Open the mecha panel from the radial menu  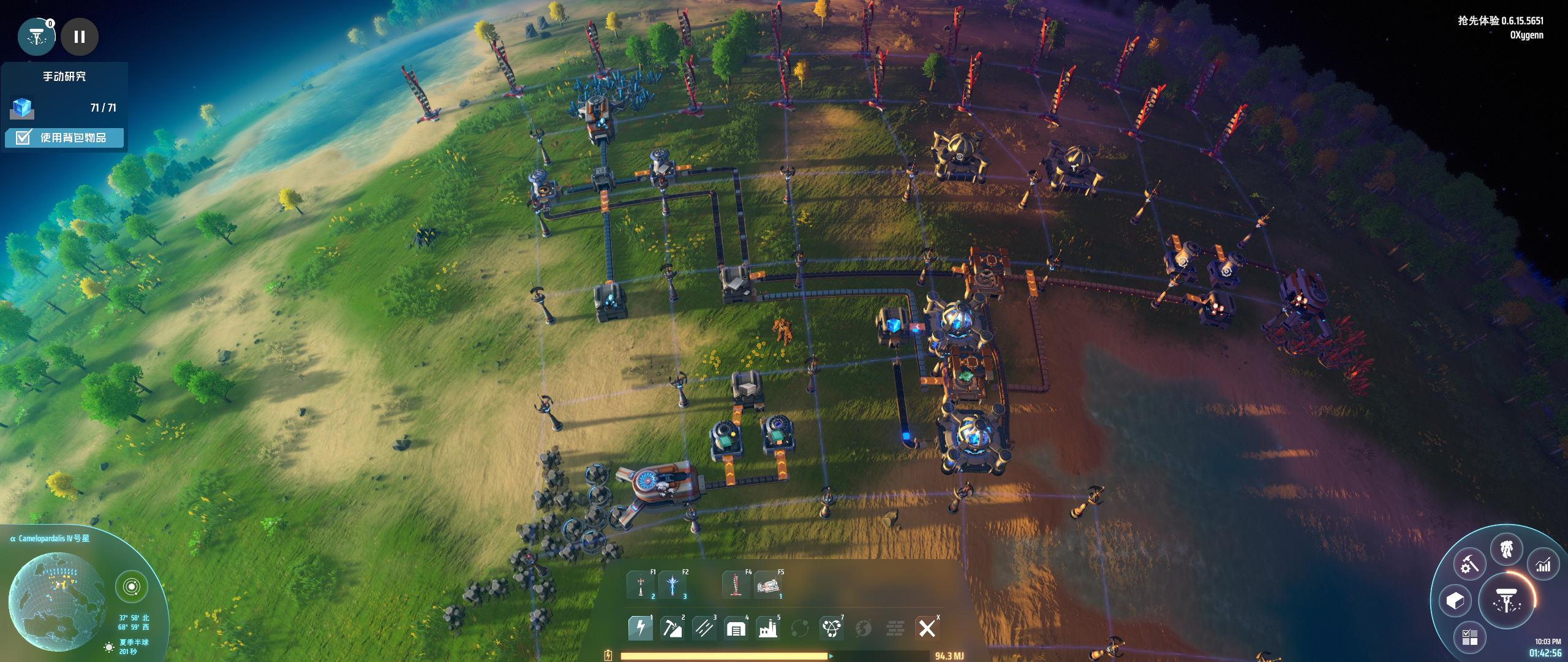click(1507, 549)
